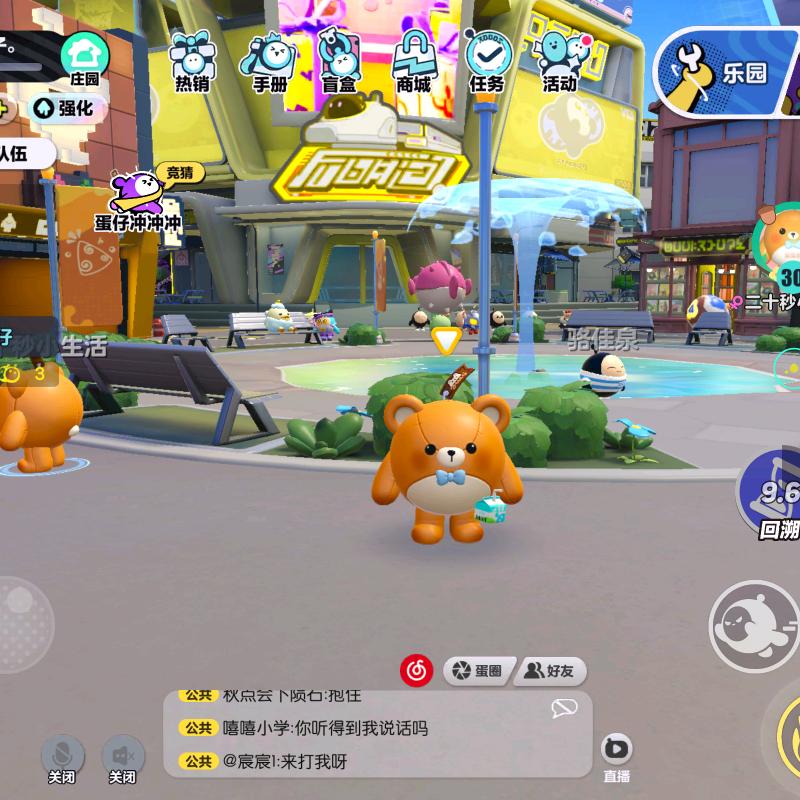Toggle the speaker 关闭 button
The width and height of the screenshot is (800, 800).
(x=123, y=757)
